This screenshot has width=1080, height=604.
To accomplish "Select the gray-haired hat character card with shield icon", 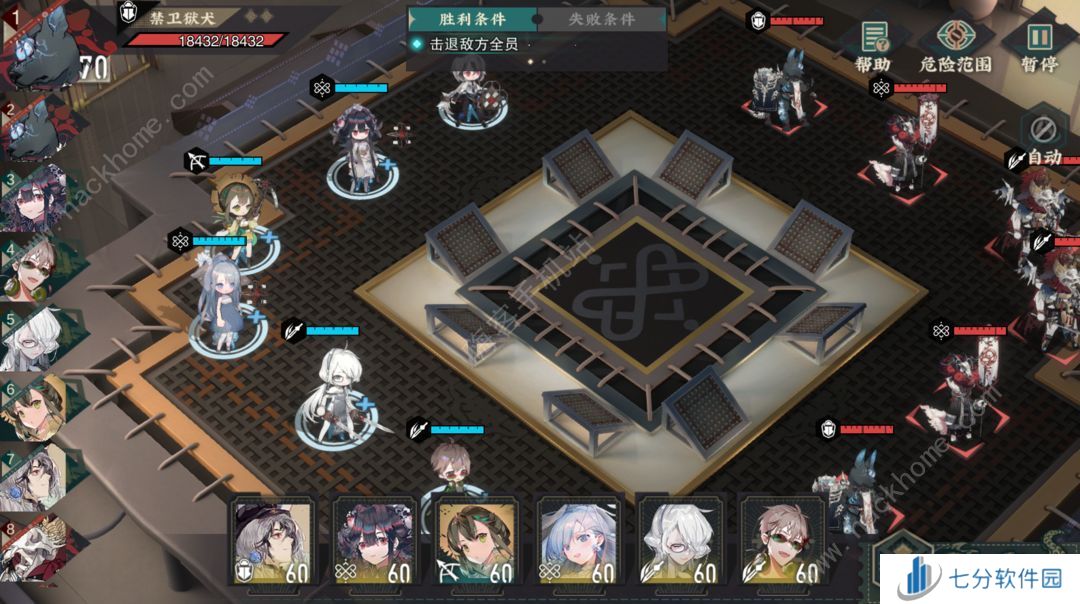I will (x=272, y=540).
